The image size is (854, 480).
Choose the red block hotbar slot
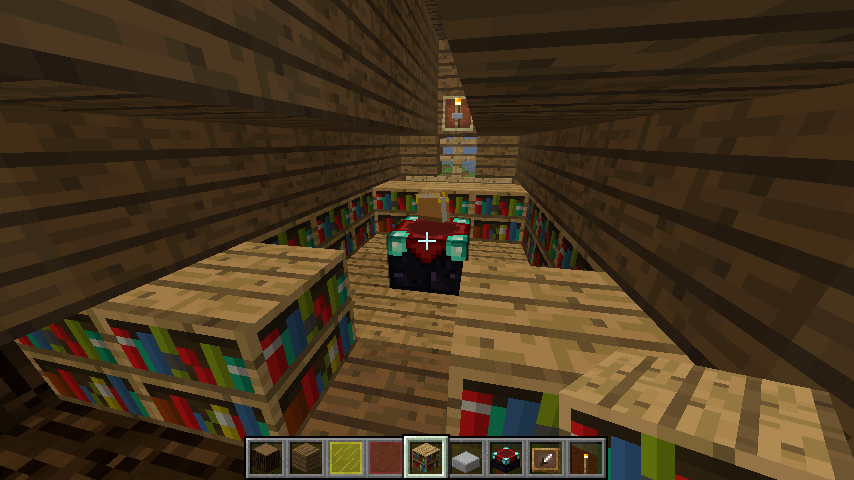pyautogui.click(x=386, y=458)
